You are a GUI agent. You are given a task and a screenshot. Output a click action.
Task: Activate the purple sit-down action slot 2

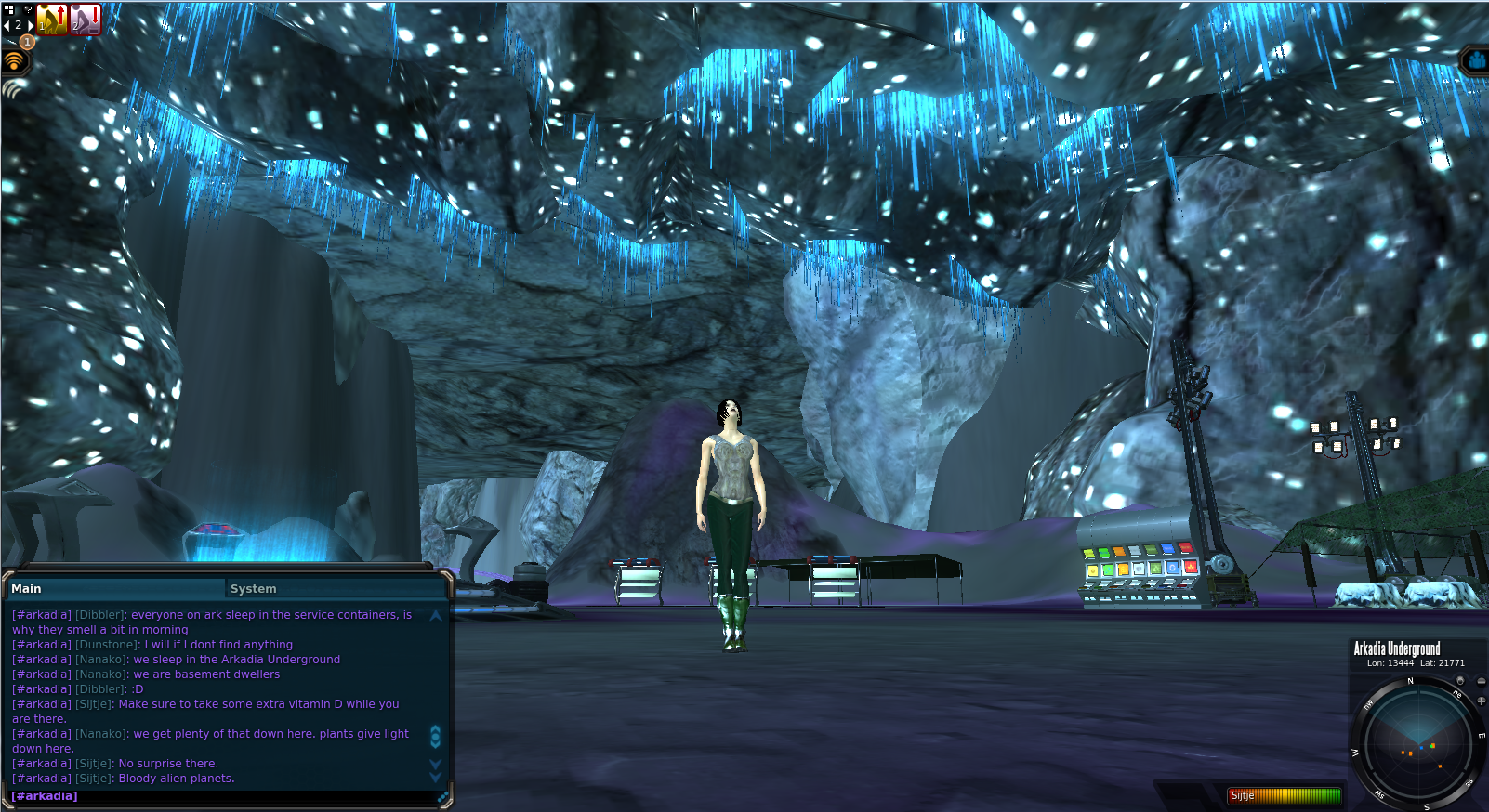click(x=86, y=20)
